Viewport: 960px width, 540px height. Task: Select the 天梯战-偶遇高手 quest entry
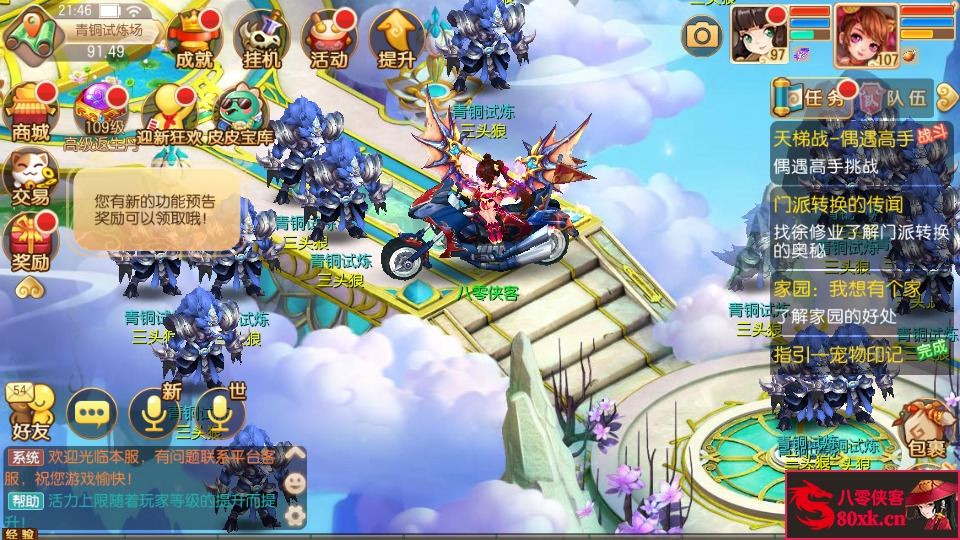tap(857, 152)
